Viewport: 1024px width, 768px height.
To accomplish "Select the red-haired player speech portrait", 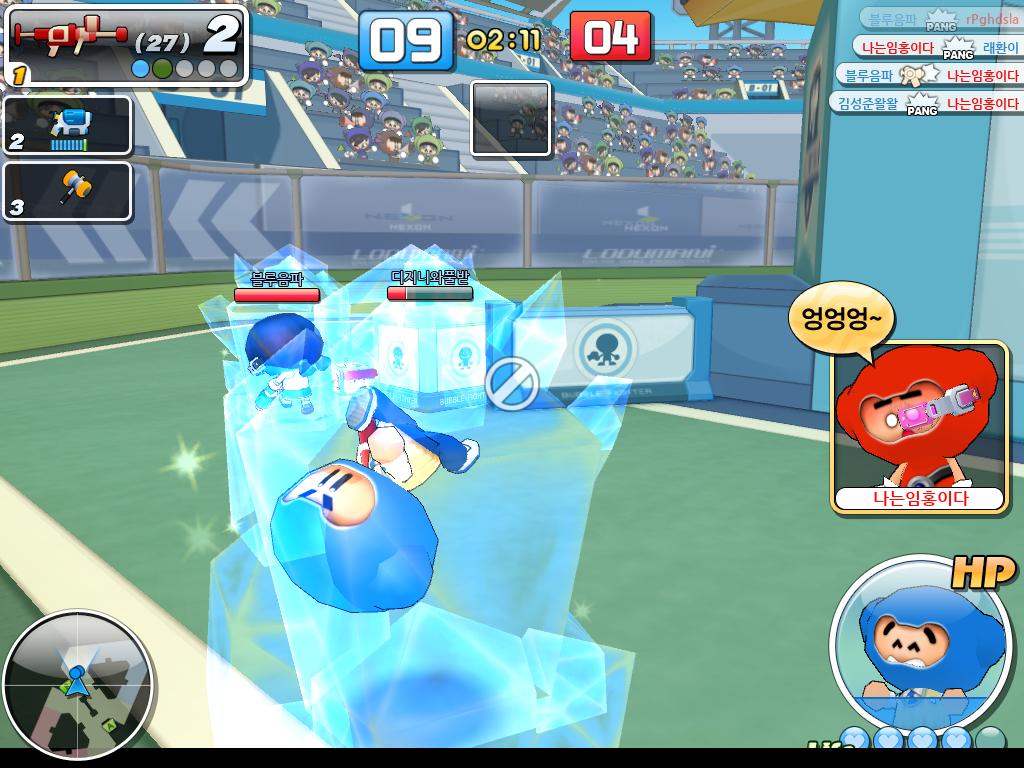I will coord(918,420).
